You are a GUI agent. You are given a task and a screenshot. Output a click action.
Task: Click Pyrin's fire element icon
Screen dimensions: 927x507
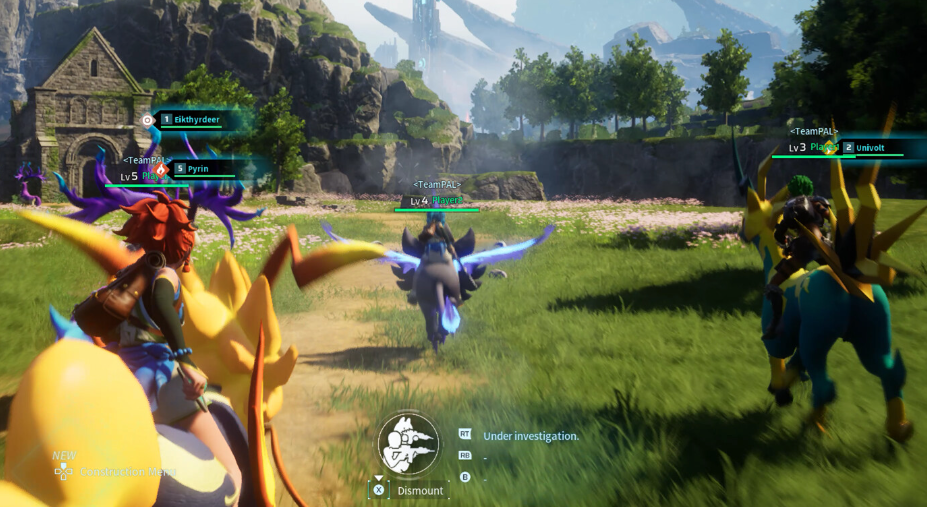point(160,170)
